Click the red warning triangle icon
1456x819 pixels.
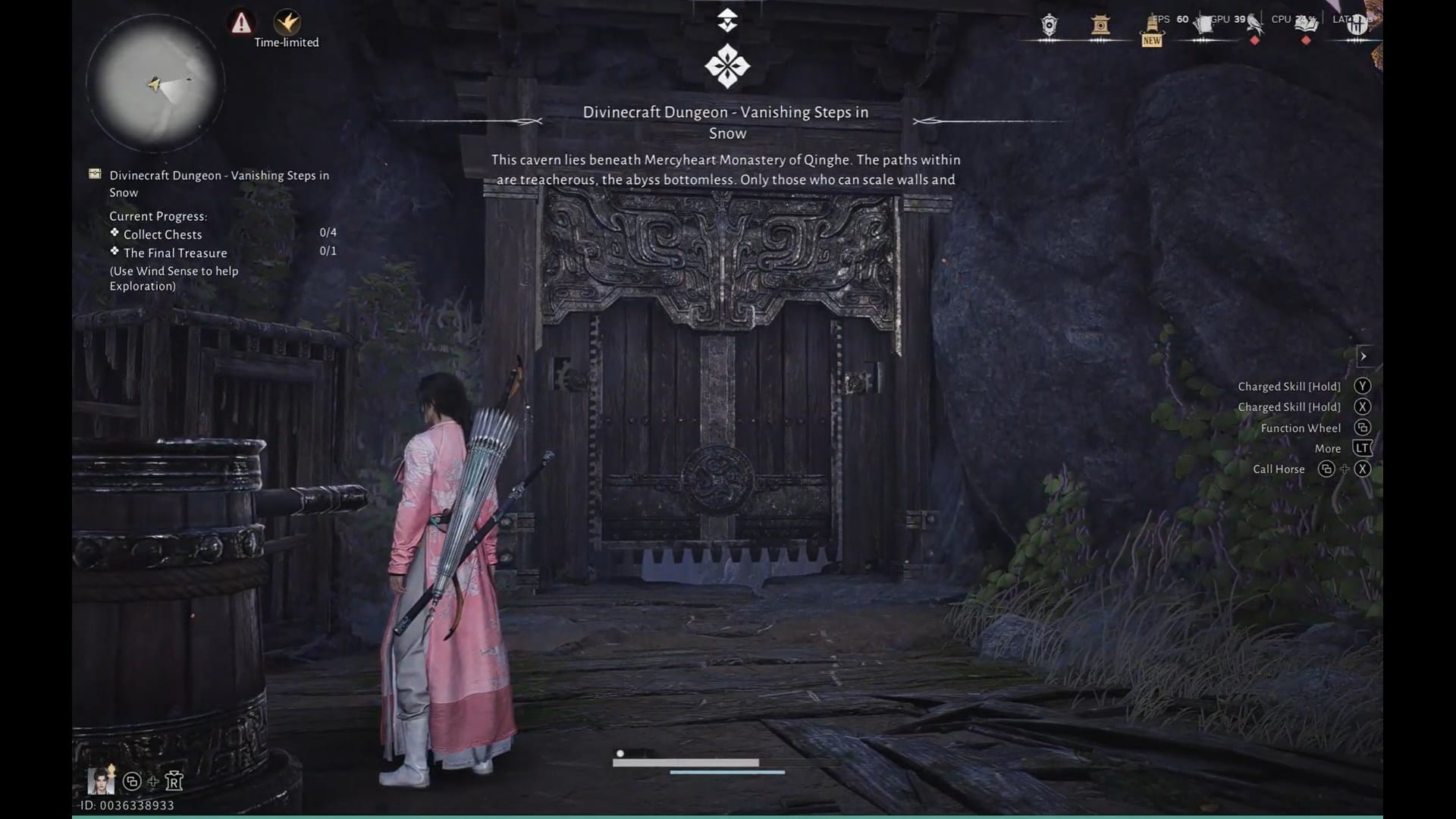pyautogui.click(x=241, y=23)
